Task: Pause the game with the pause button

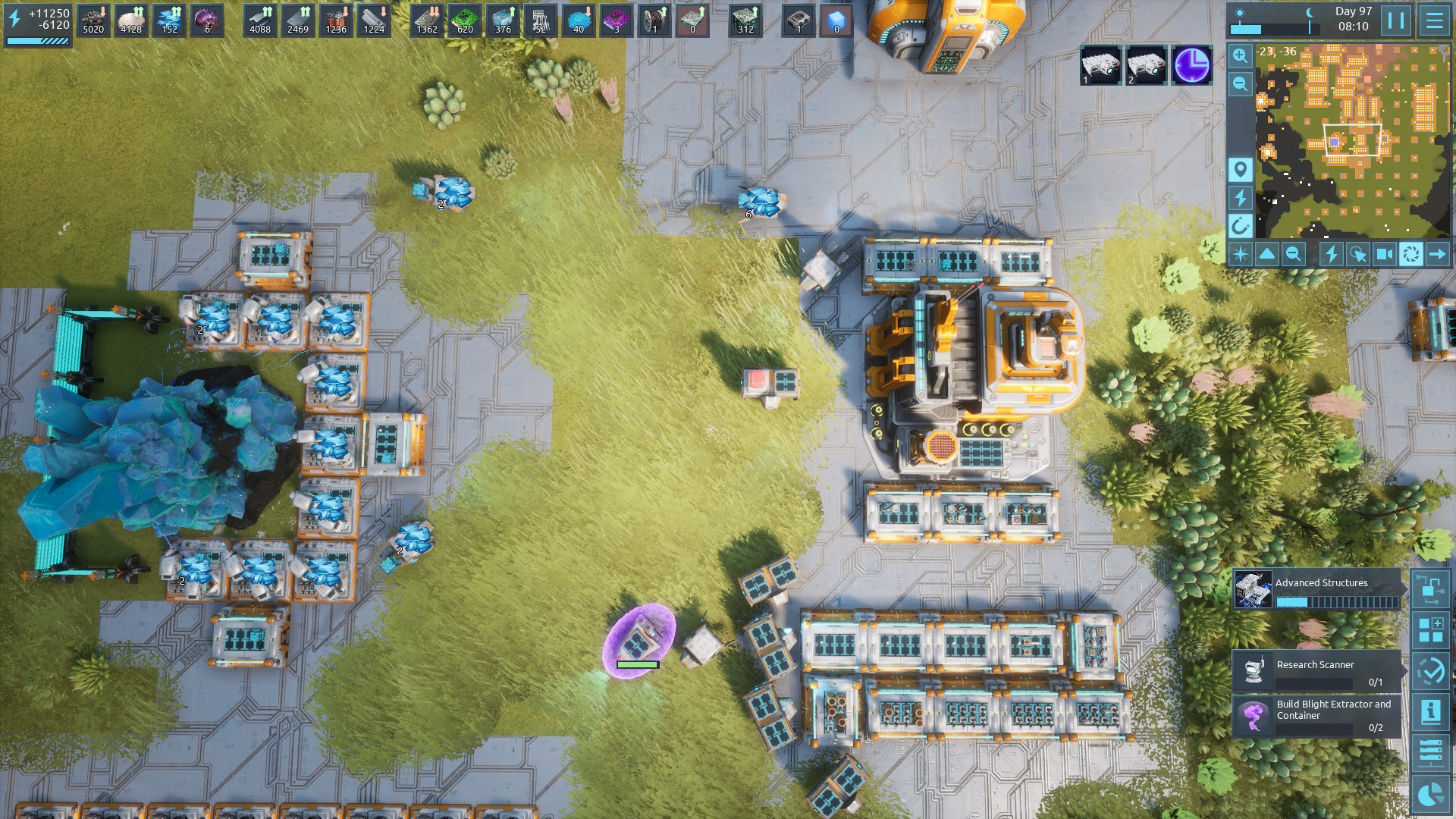Action: 1396,20
